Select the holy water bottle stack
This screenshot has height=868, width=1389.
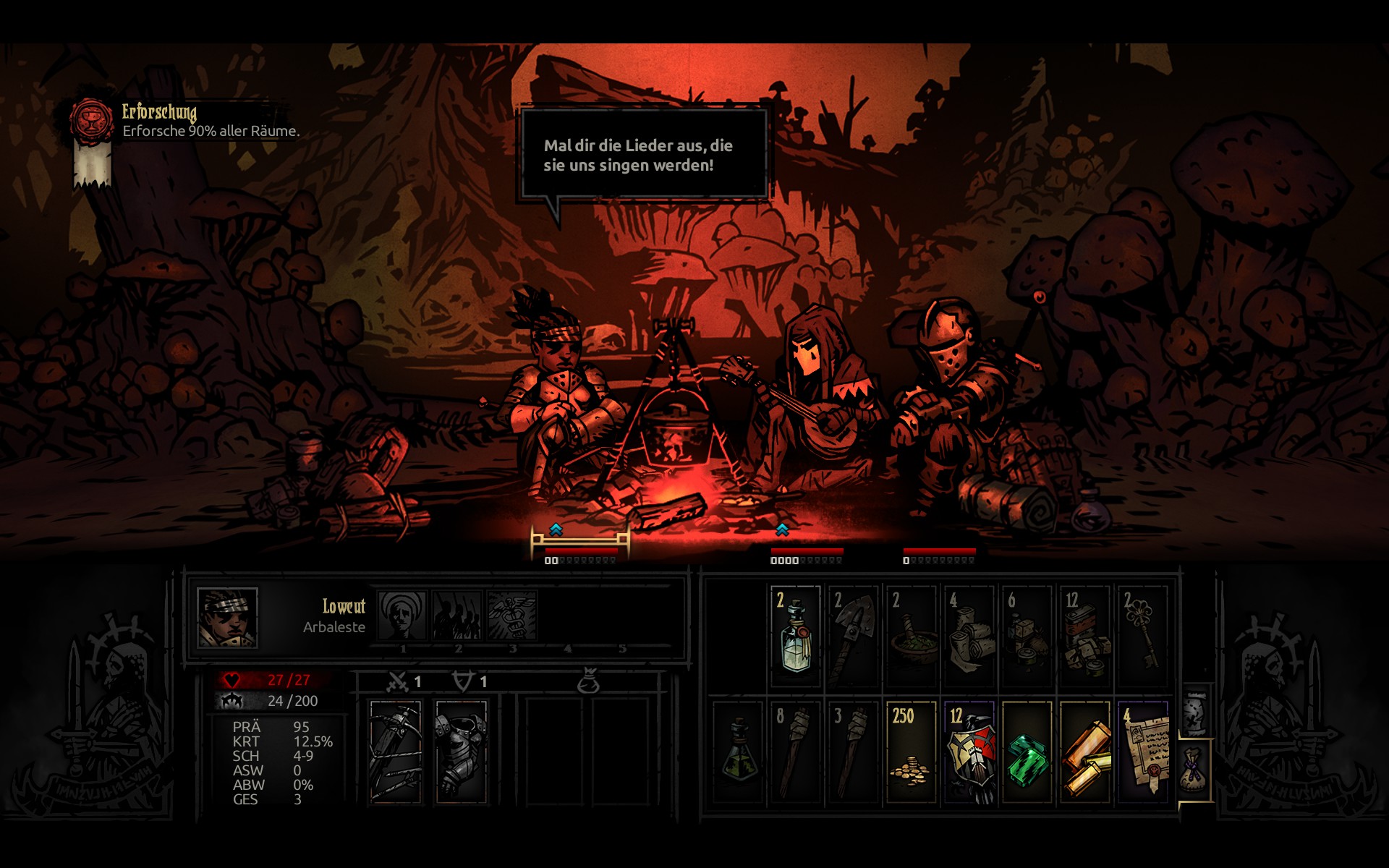pyautogui.click(x=795, y=637)
